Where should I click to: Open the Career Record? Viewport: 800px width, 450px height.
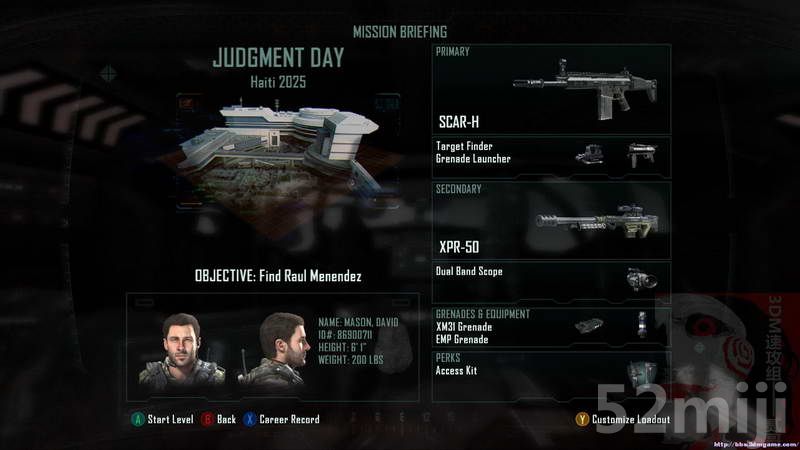[282, 419]
